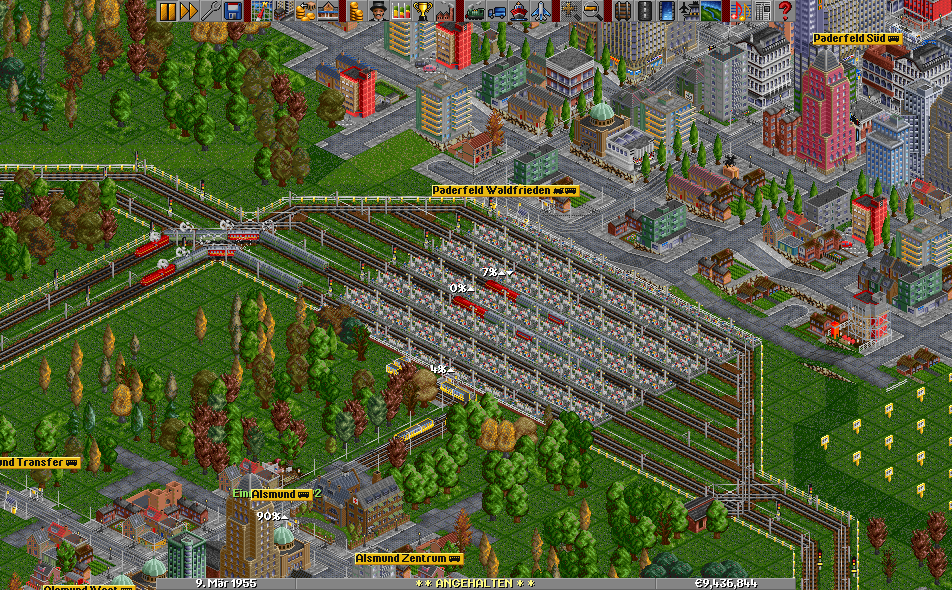Open the company league trophy
The image size is (952, 590).
[x=423, y=11]
